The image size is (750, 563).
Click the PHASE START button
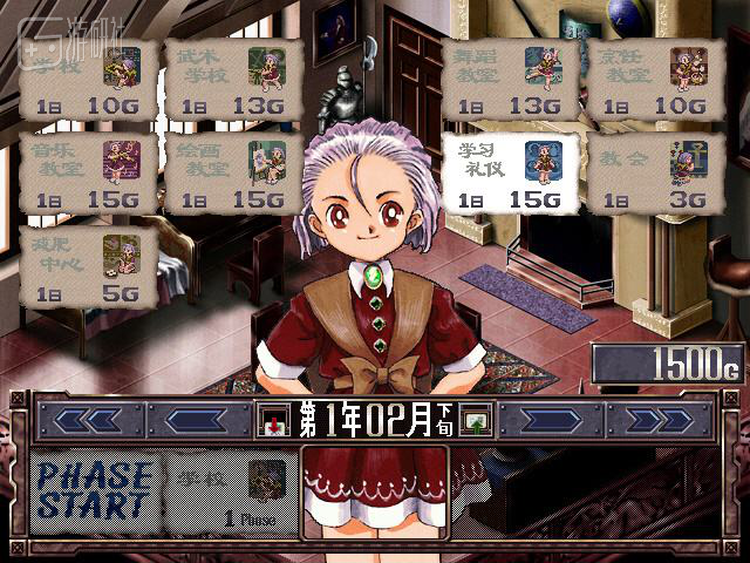coord(96,489)
